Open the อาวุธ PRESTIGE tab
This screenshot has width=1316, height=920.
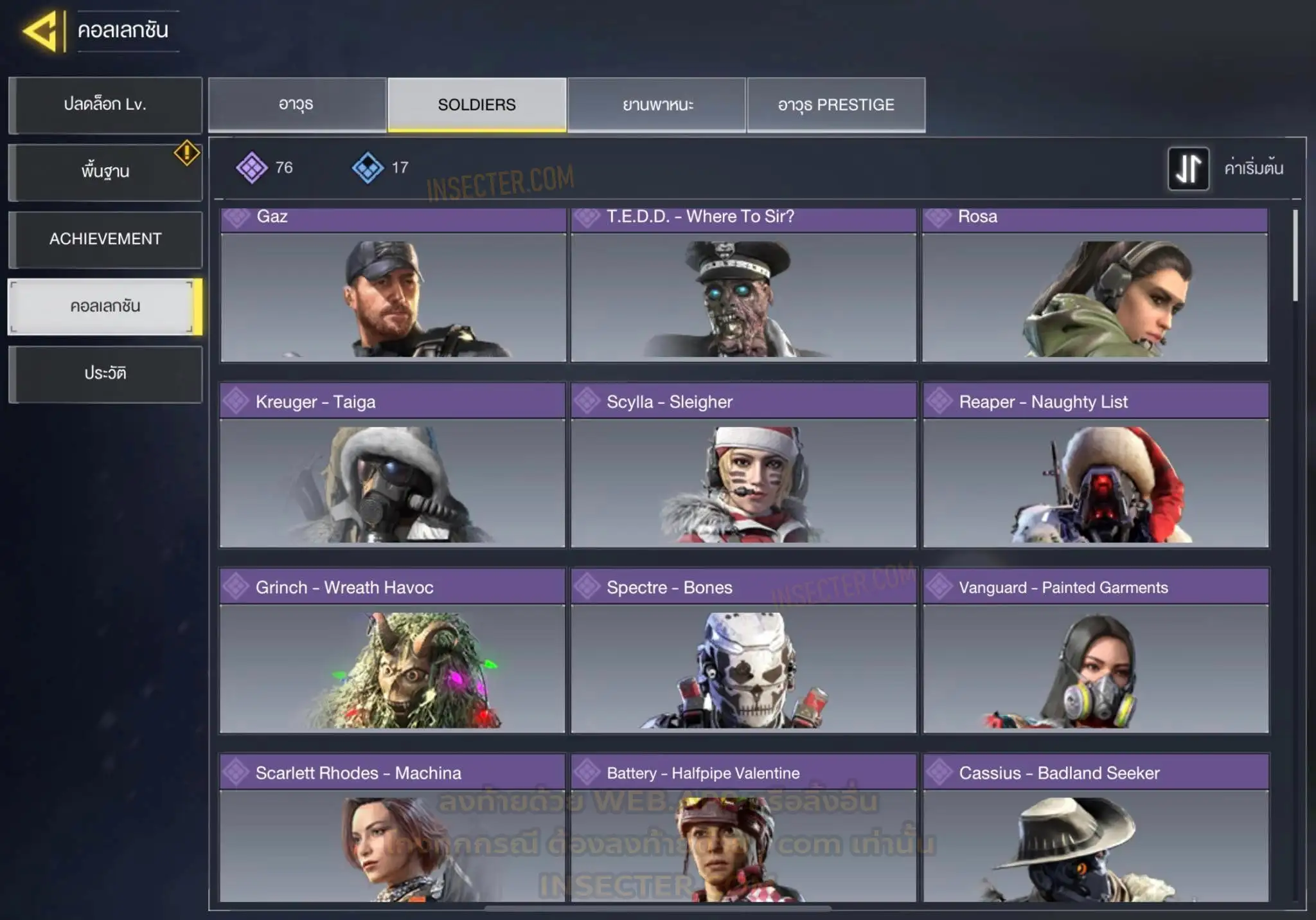pyautogui.click(x=836, y=105)
